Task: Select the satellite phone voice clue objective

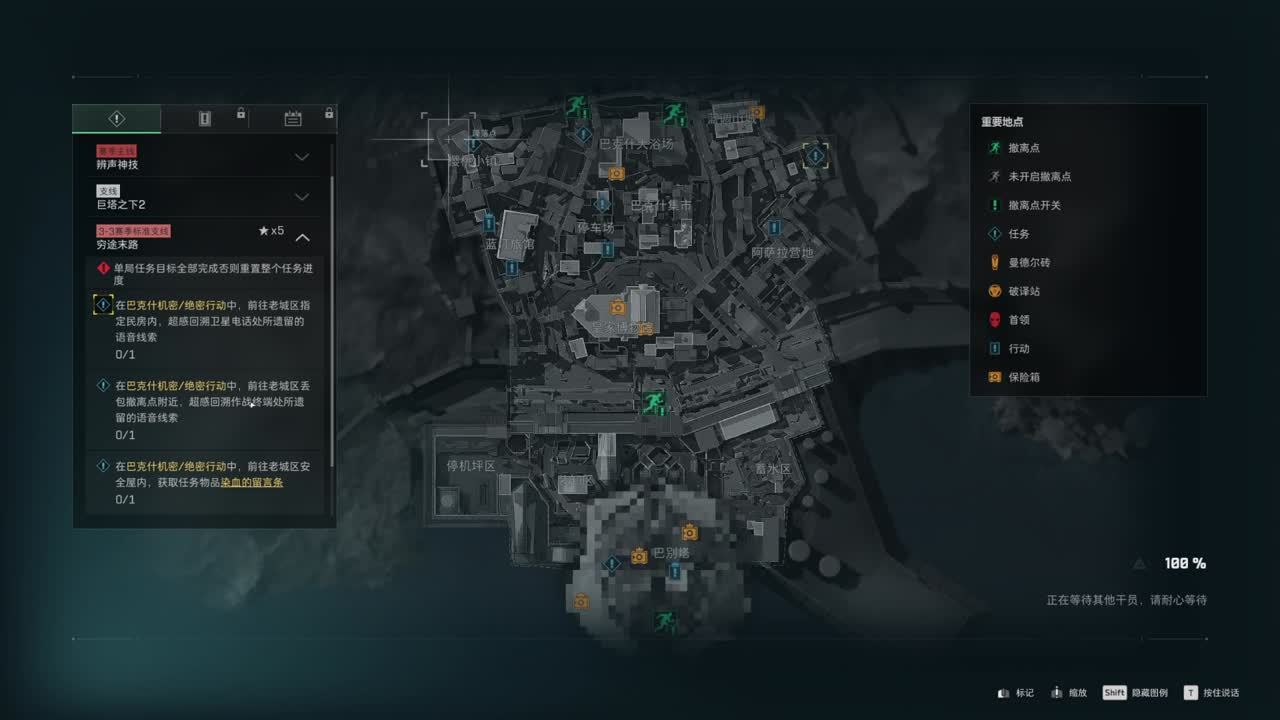Action: point(209,322)
